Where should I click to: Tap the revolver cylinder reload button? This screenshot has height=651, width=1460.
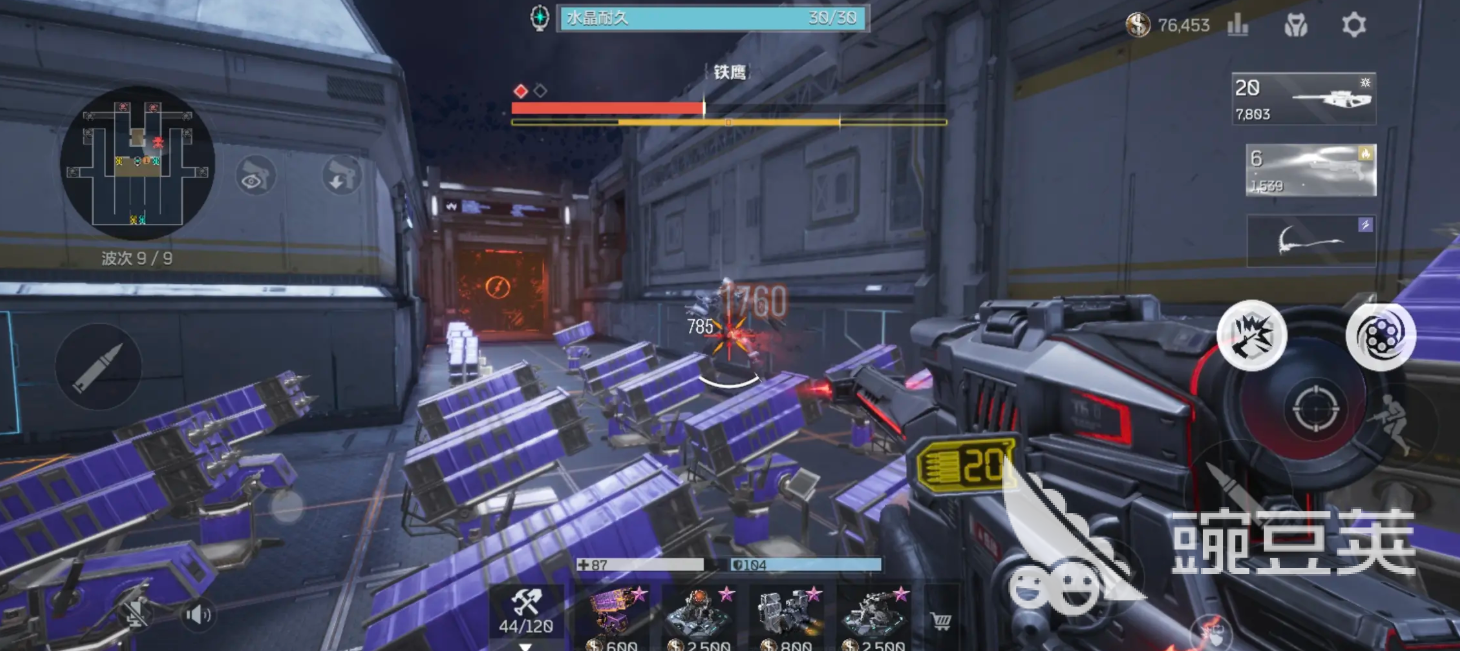point(1381,337)
